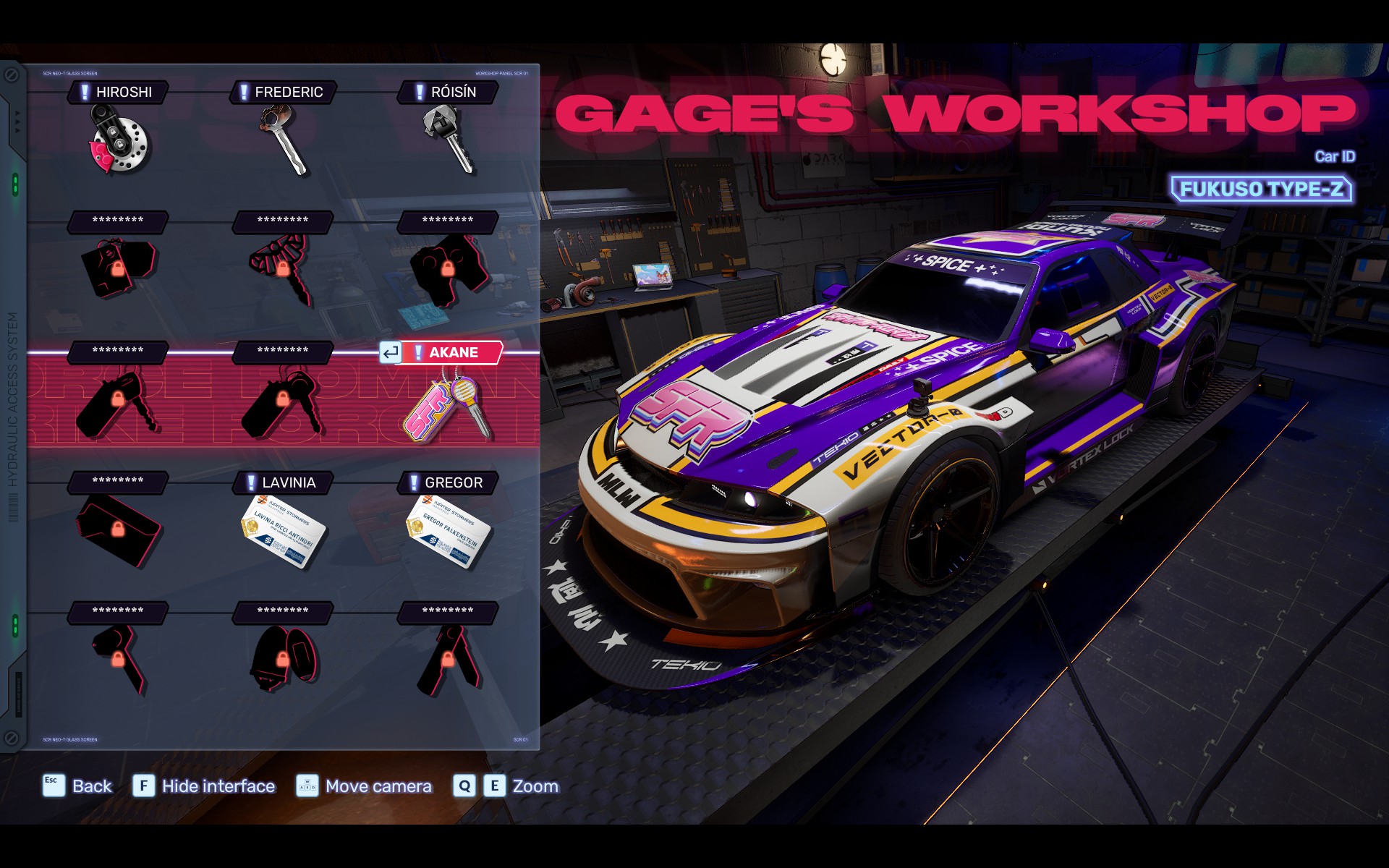The width and height of the screenshot is (1389, 868).
Task: Hide interface option
Action: tap(204, 786)
